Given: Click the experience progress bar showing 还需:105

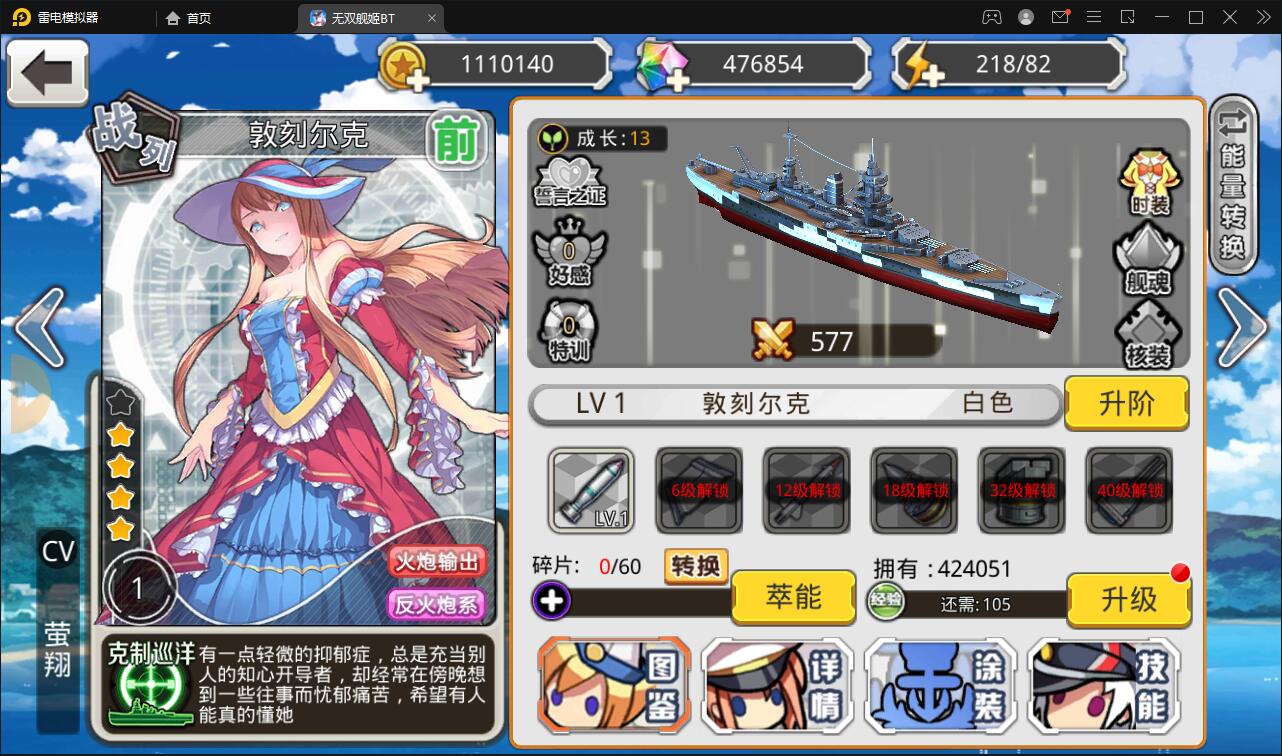Looking at the screenshot, I should (975, 603).
